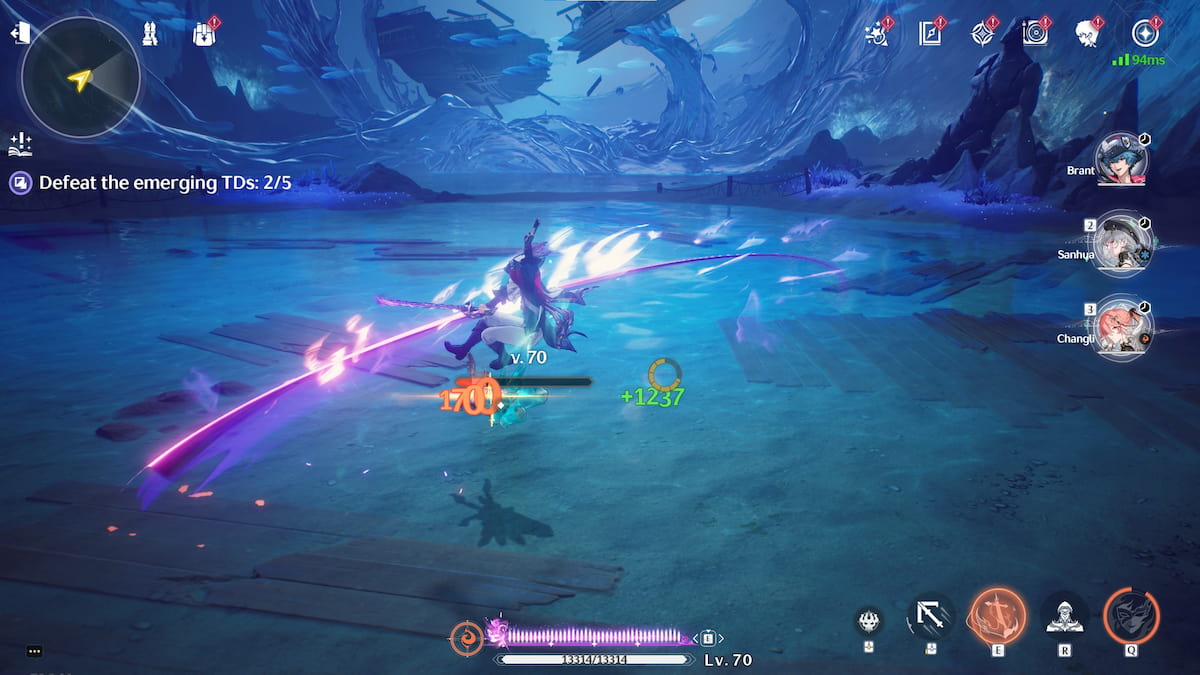Open the events sparkle icon
Image resolution: width=1200 pixels, height=675 pixels.
[877, 33]
